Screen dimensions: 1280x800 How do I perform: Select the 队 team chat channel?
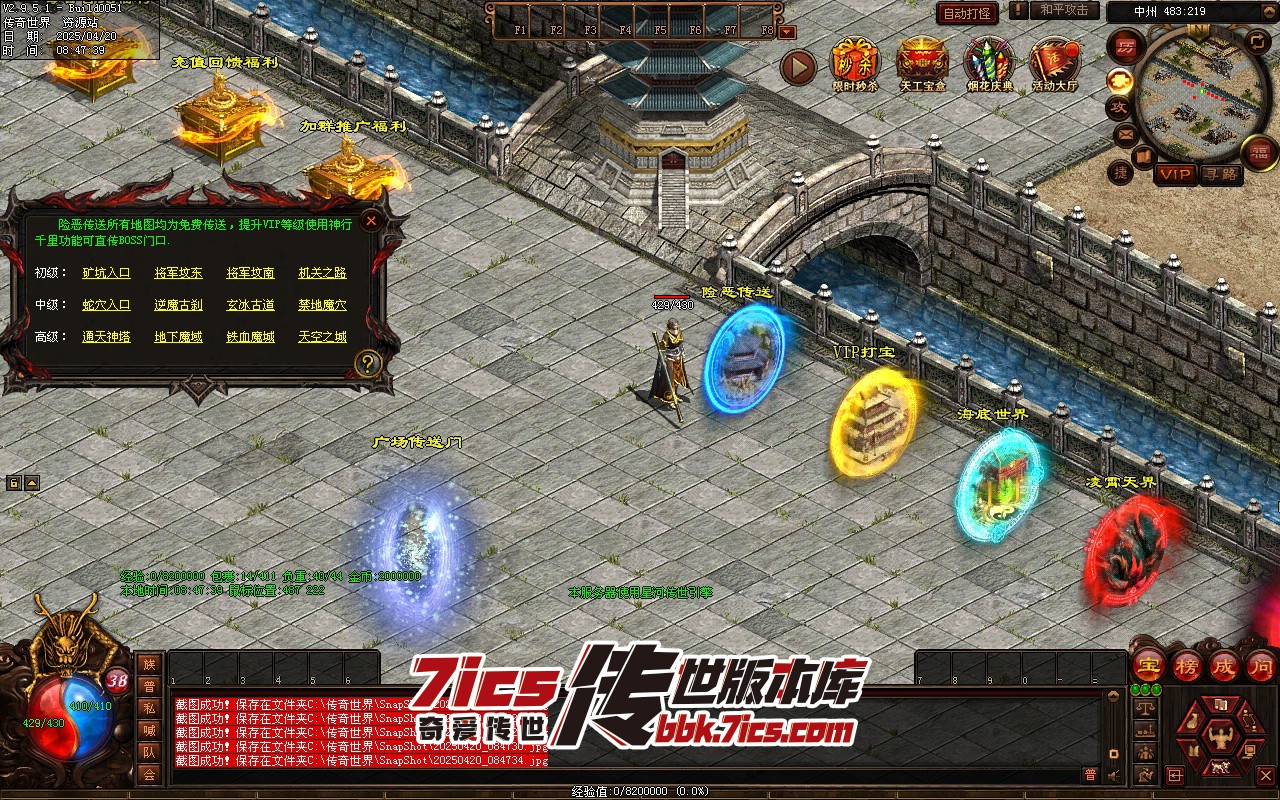tap(149, 752)
